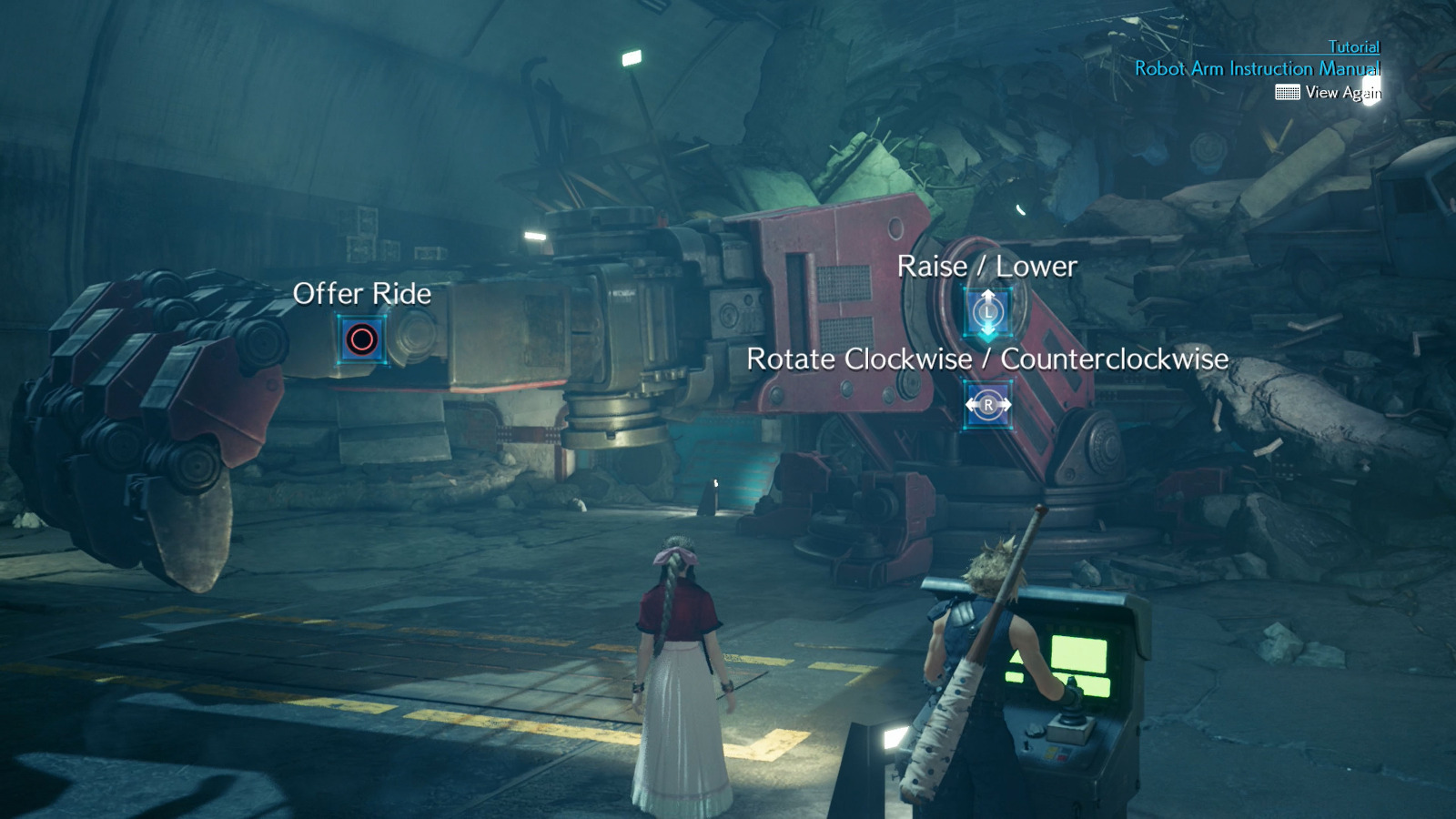Image resolution: width=1456 pixels, height=819 pixels.
Task: Click the R-stick rotate control icon
Action: tap(988, 404)
